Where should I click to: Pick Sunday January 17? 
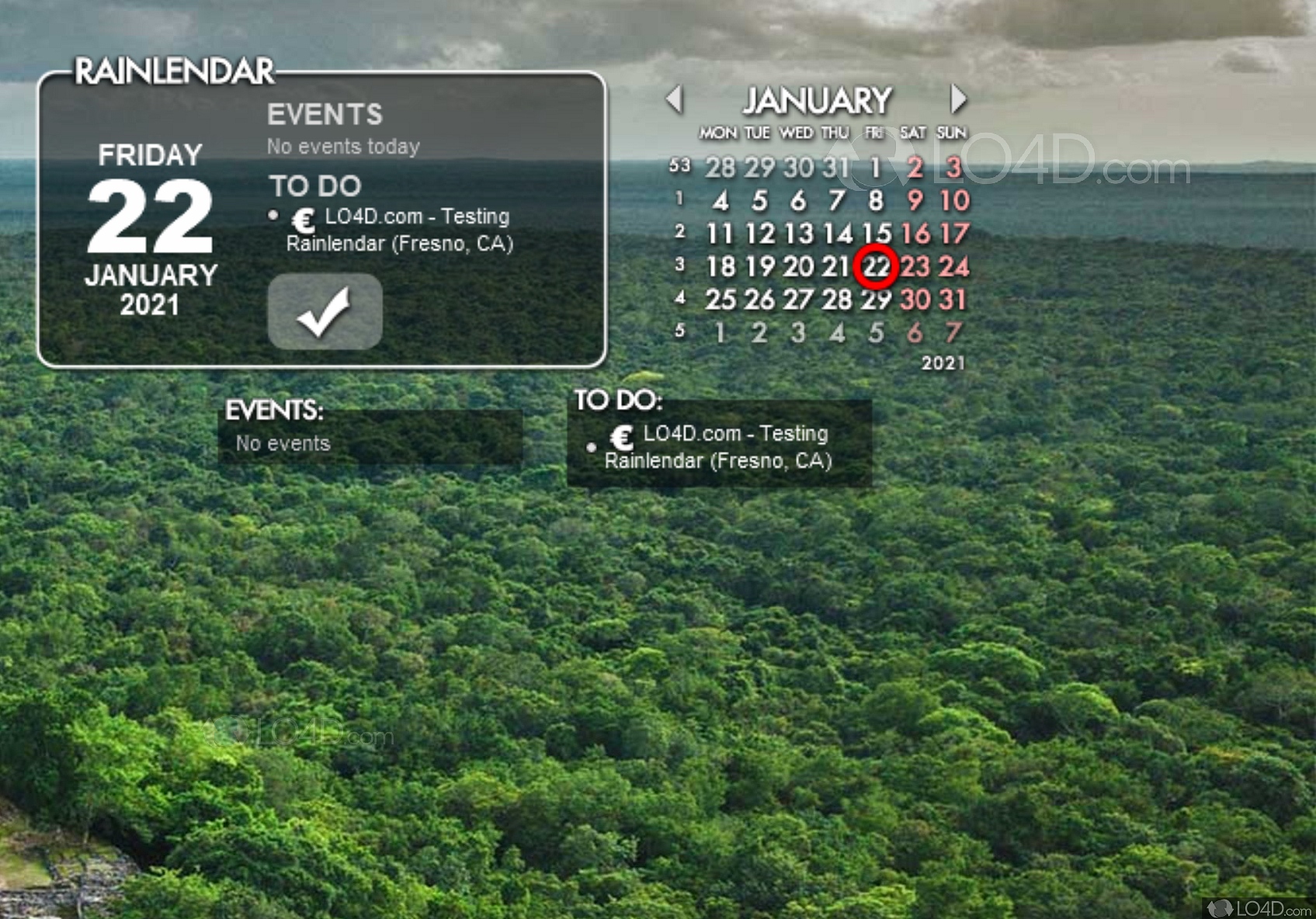coord(954,234)
